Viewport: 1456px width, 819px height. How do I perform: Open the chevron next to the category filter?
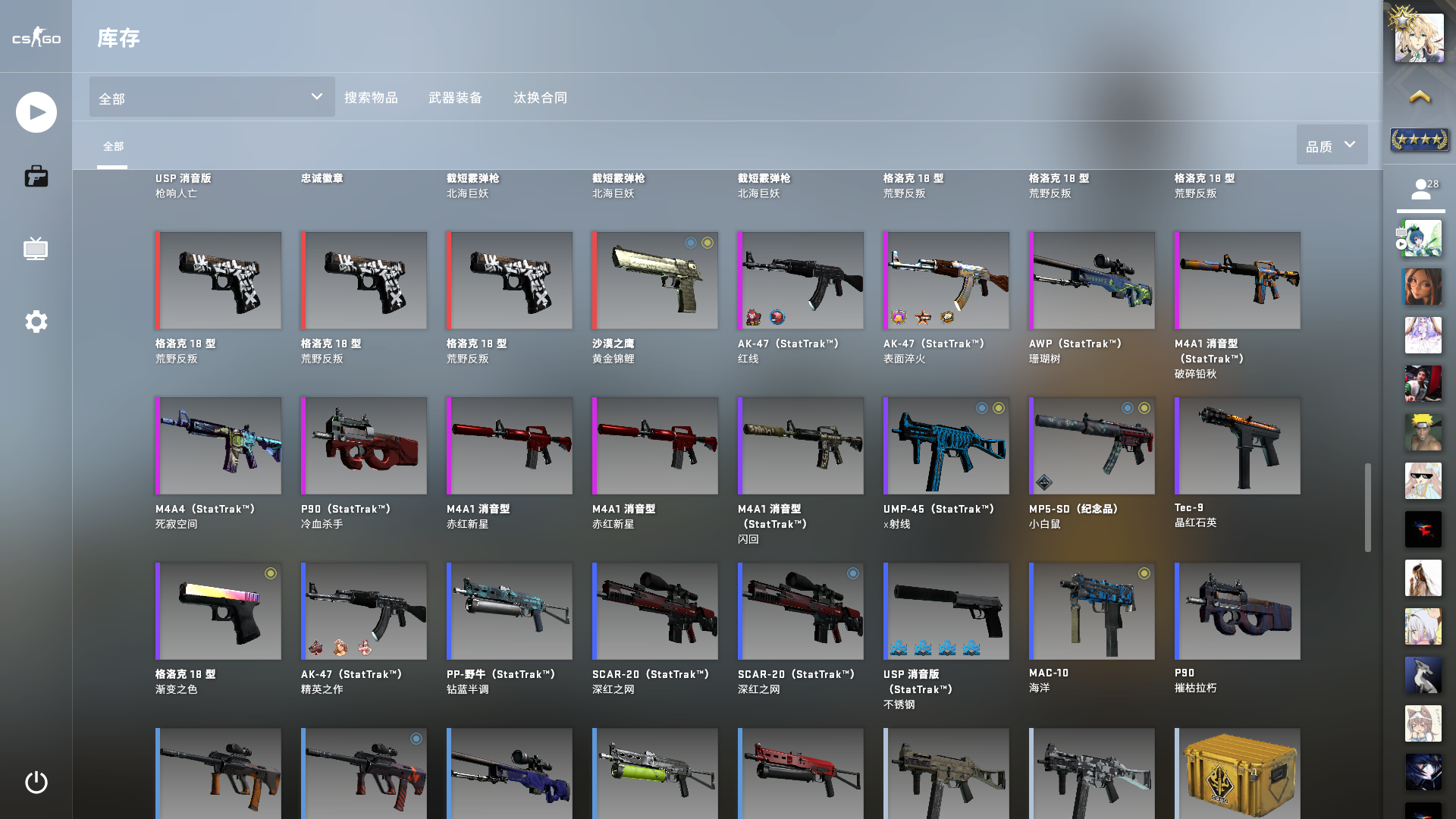point(316,97)
